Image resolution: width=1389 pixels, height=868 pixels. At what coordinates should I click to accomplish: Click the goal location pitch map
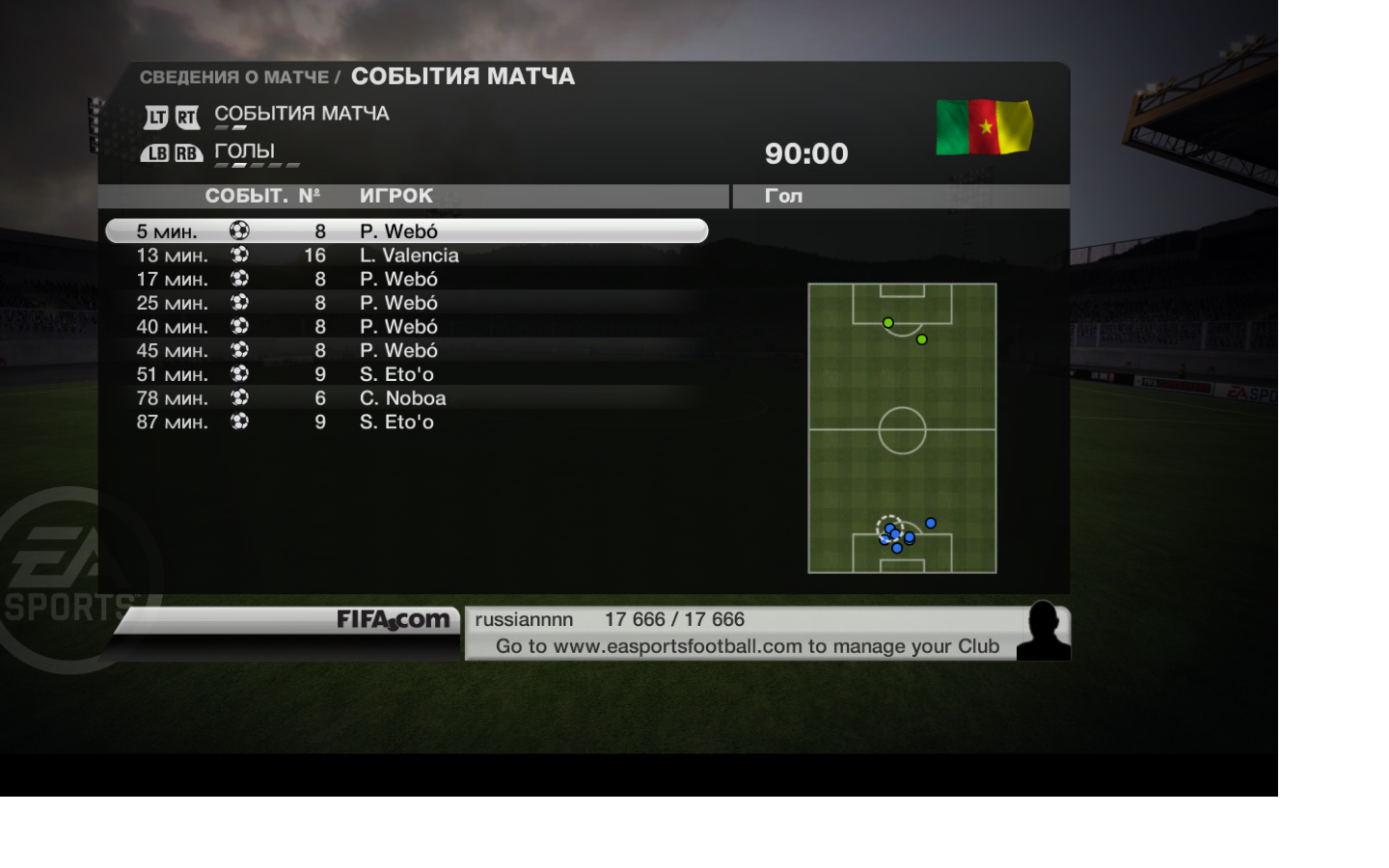pyautogui.click(x=902, y=428)
